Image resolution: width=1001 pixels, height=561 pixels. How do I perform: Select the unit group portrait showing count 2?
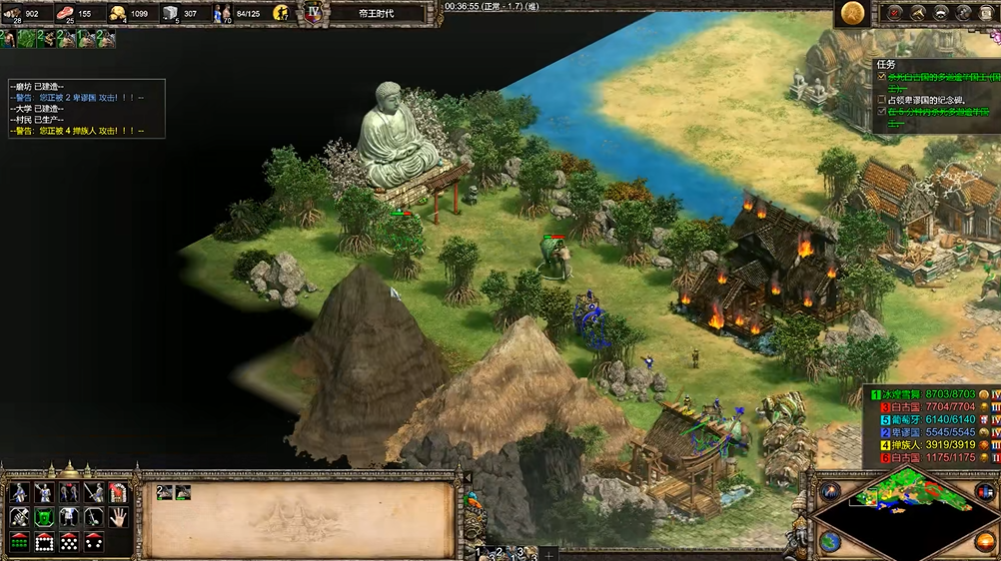(x=165, y=492)
